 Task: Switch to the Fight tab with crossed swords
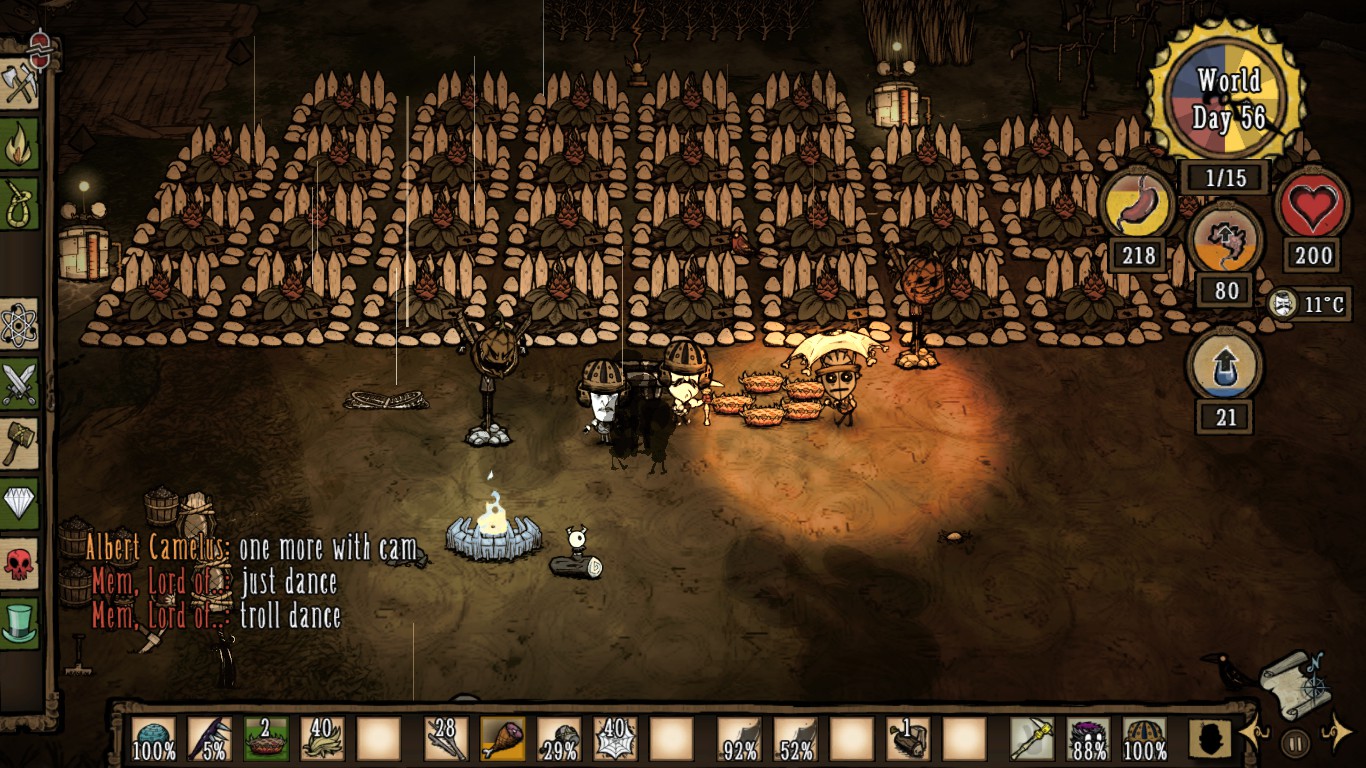click(x=20, y=383)
